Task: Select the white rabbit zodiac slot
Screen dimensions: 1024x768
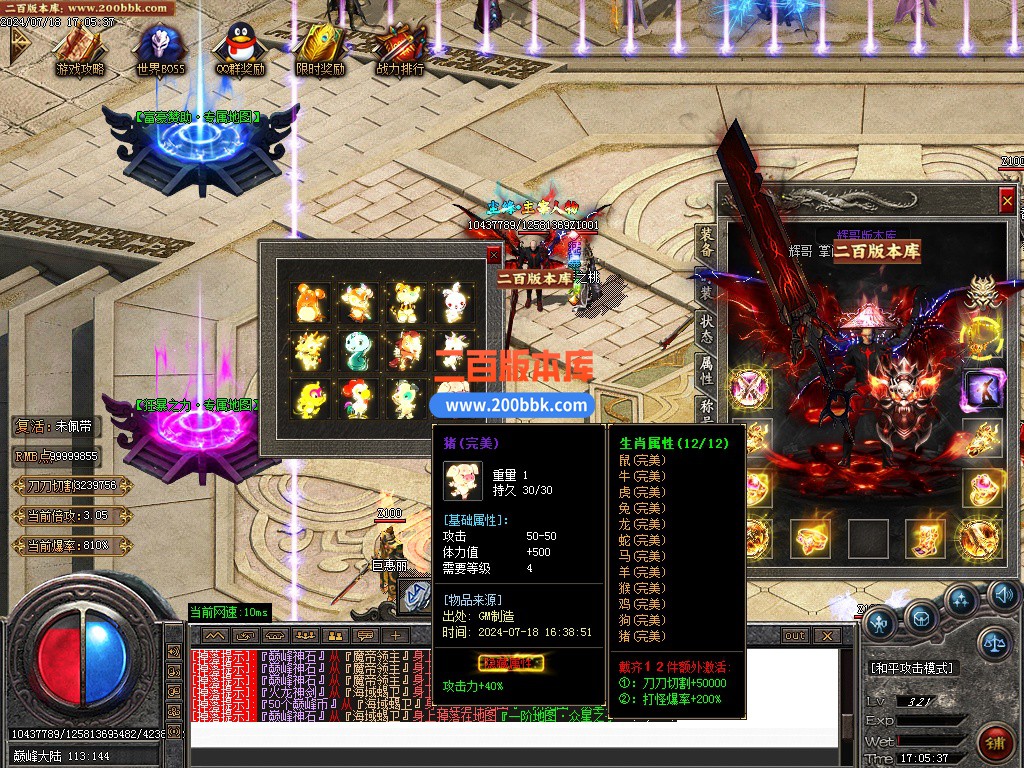Action: pos(453,300)
